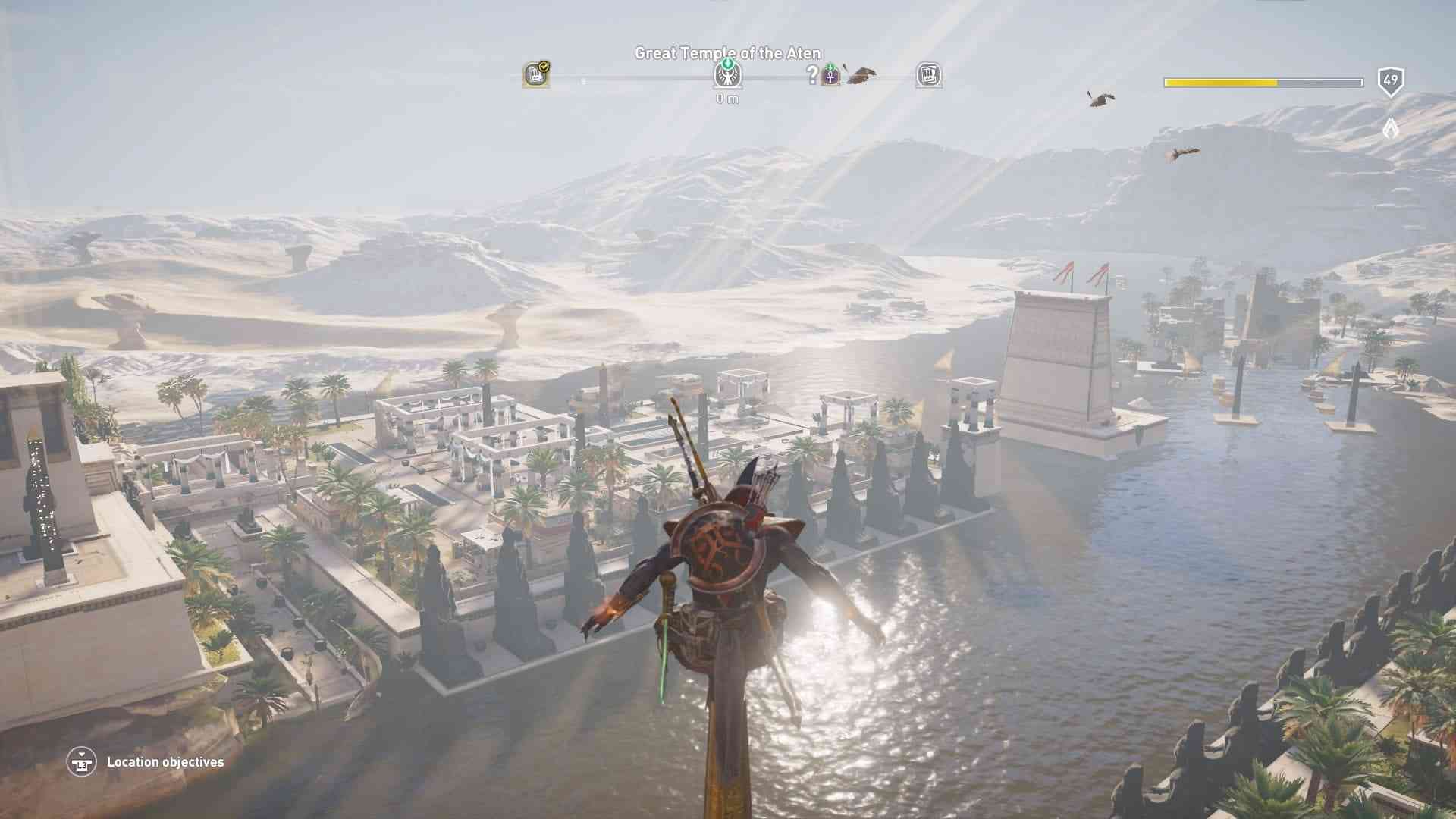Select the question mark location marker
Image resolution: width=1456 pixels, height=819 pixels.
click(812, 74)
